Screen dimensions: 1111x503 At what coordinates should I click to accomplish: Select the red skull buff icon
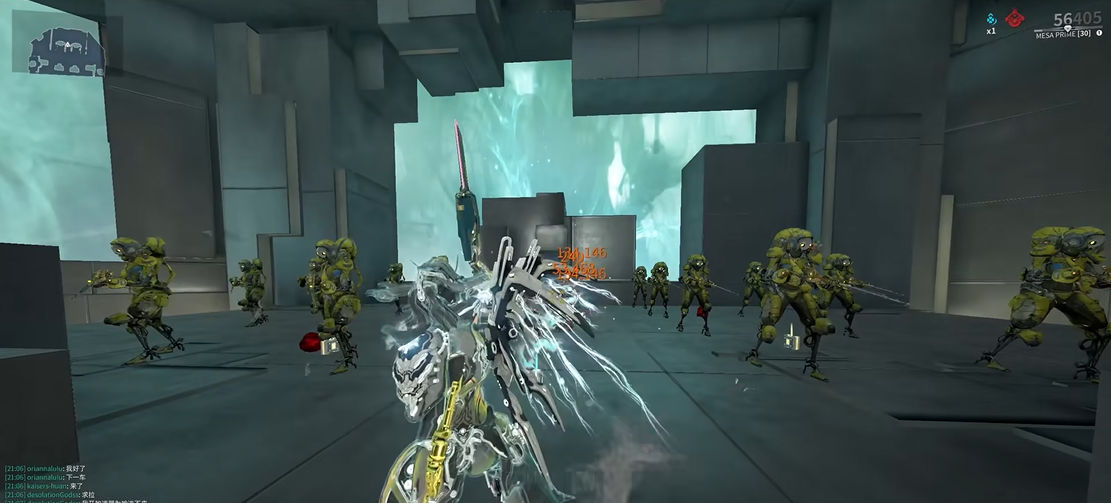pos(1015,18)
